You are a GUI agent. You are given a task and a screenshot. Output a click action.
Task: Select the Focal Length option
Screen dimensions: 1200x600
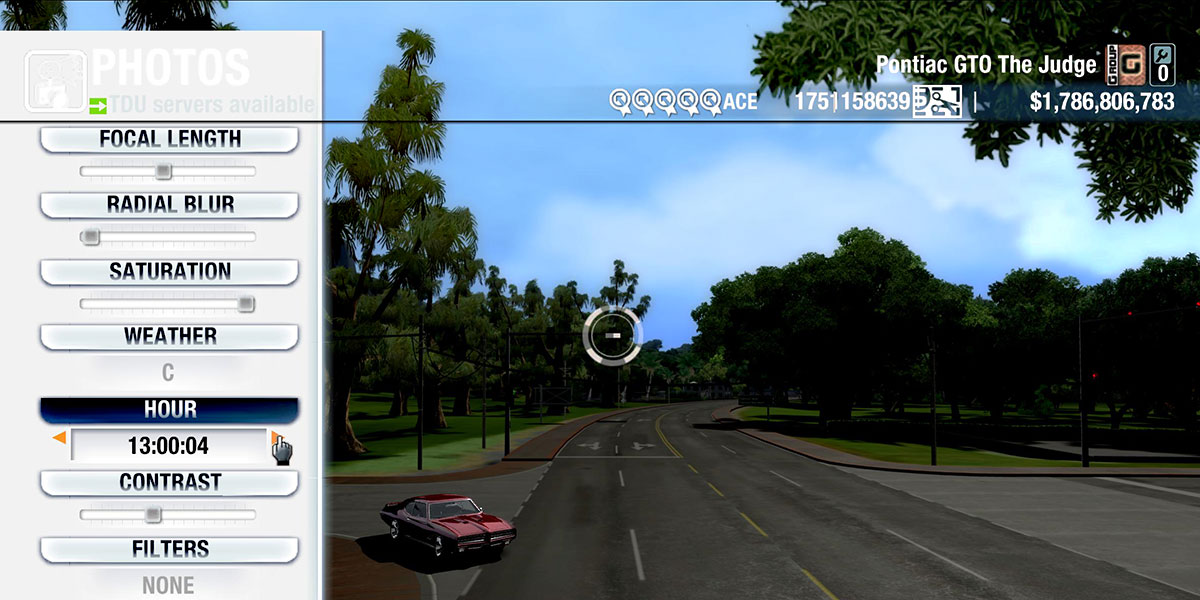(x=169, y=139)
